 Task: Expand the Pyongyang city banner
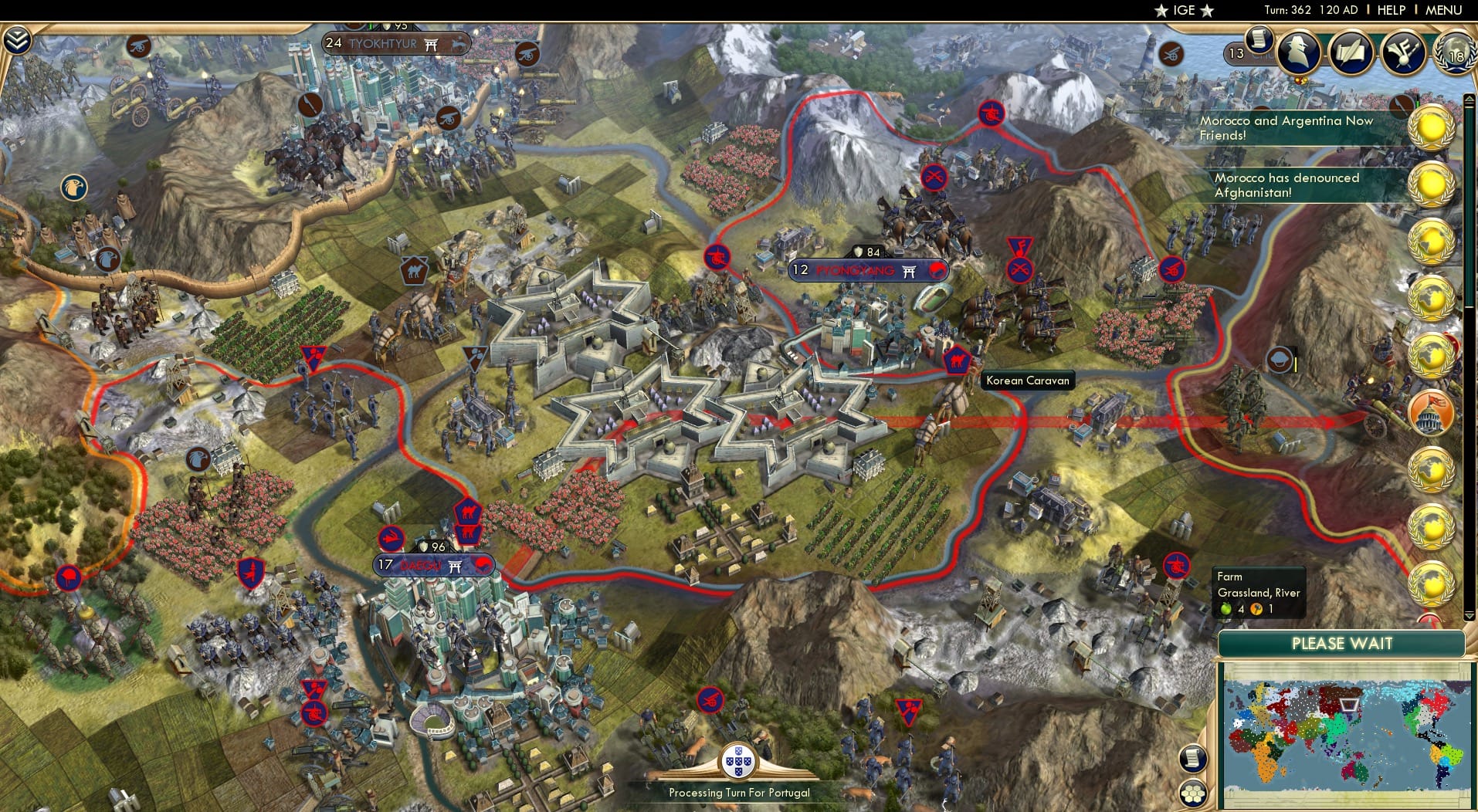click(x=867, y=271)
